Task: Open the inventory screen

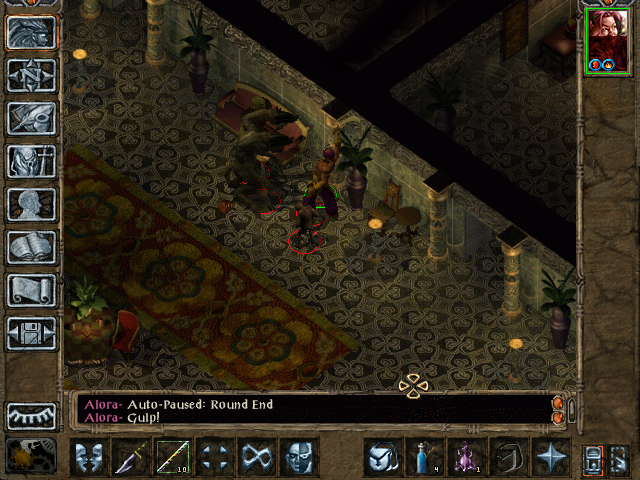Action: click(32, 161)
